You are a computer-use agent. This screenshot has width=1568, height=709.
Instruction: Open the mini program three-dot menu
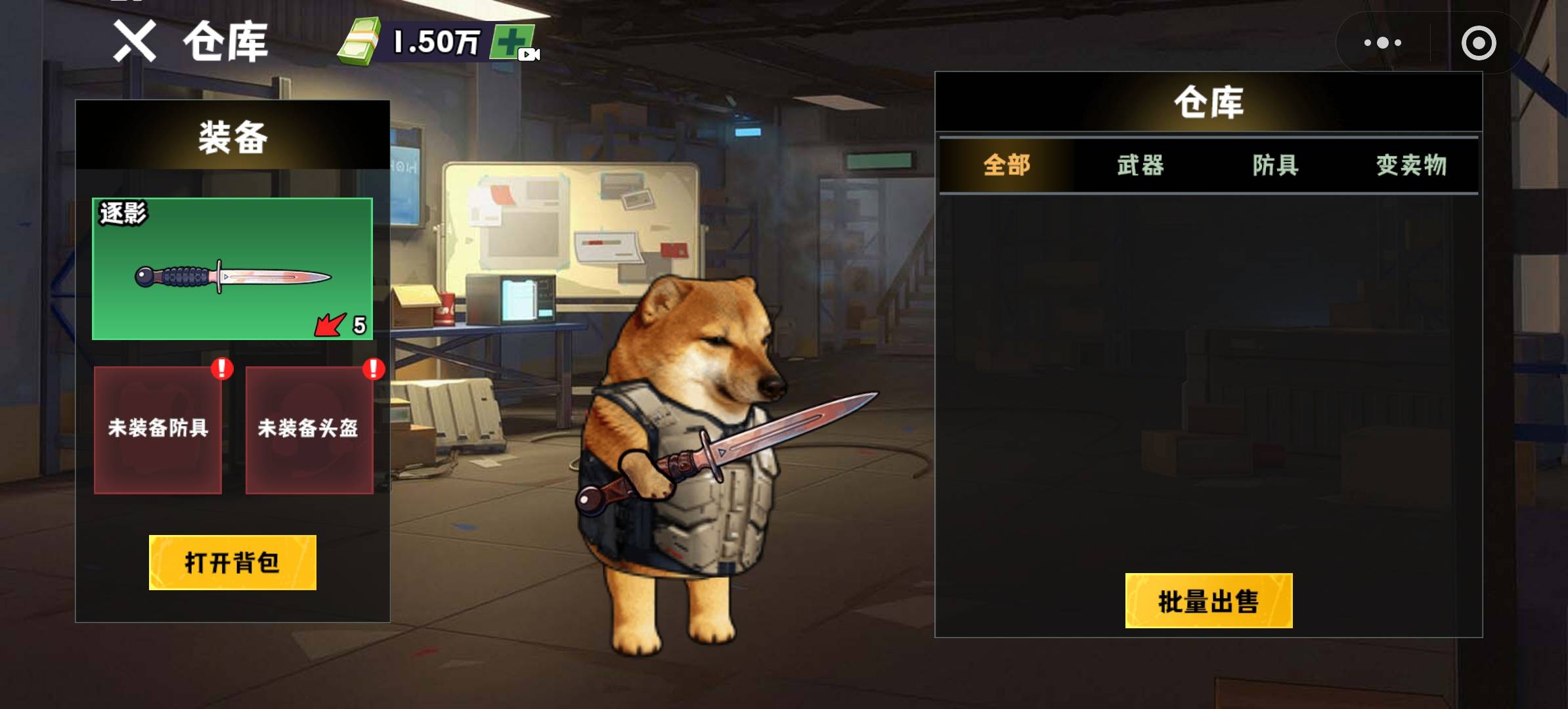point(1383,43)
